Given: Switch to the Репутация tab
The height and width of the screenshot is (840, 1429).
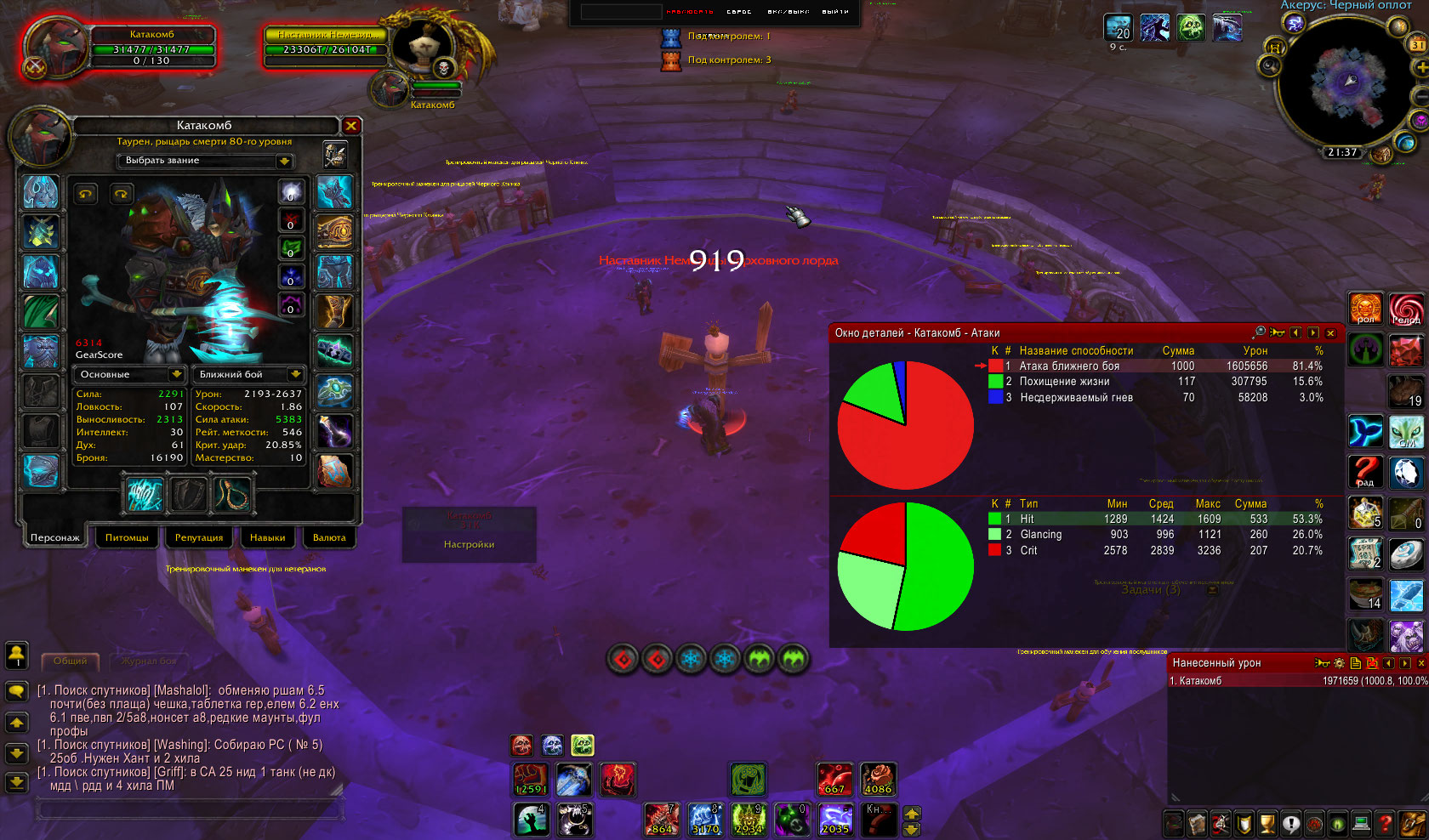Looking at the screenshot, I should [198, 537].
